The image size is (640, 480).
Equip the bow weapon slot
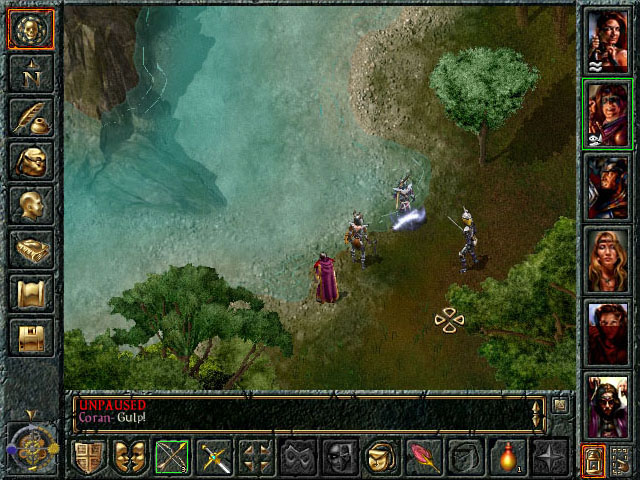(172, 458)
